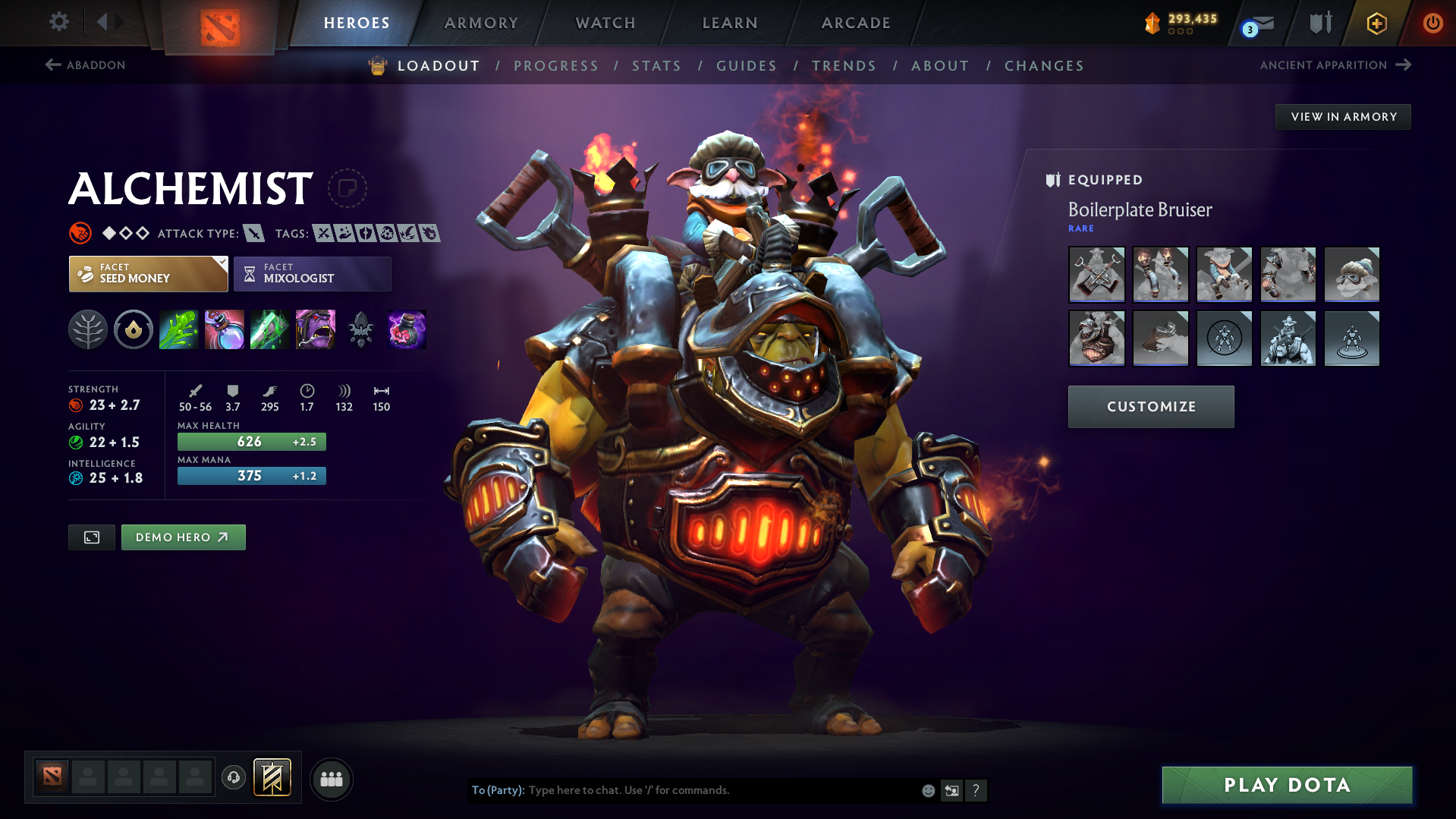
Task: Select the Acid Spray ability icon
Action: click(x=178, y=329)
